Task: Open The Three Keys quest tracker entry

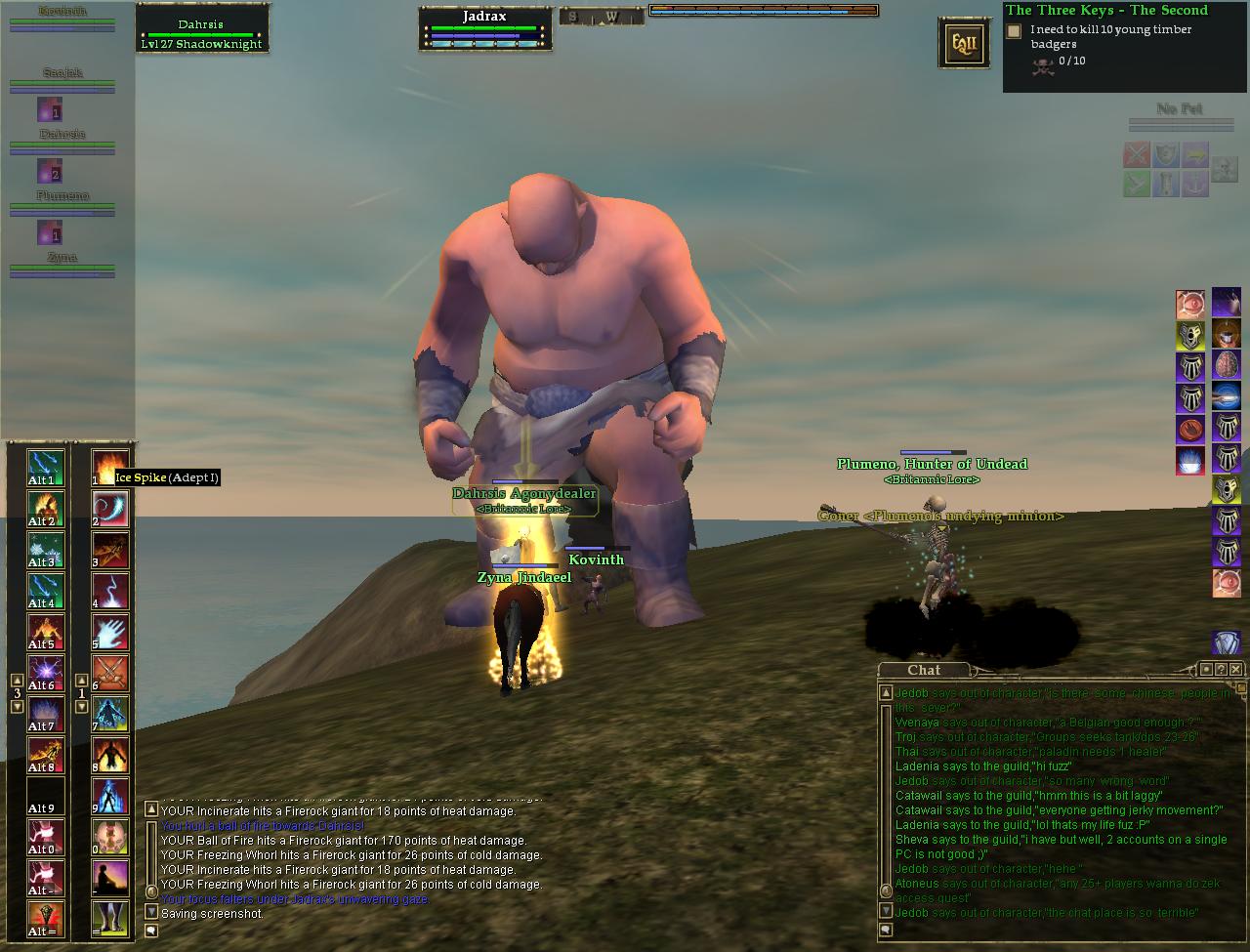Action: pyautogui.click(x=1106, y=11)
